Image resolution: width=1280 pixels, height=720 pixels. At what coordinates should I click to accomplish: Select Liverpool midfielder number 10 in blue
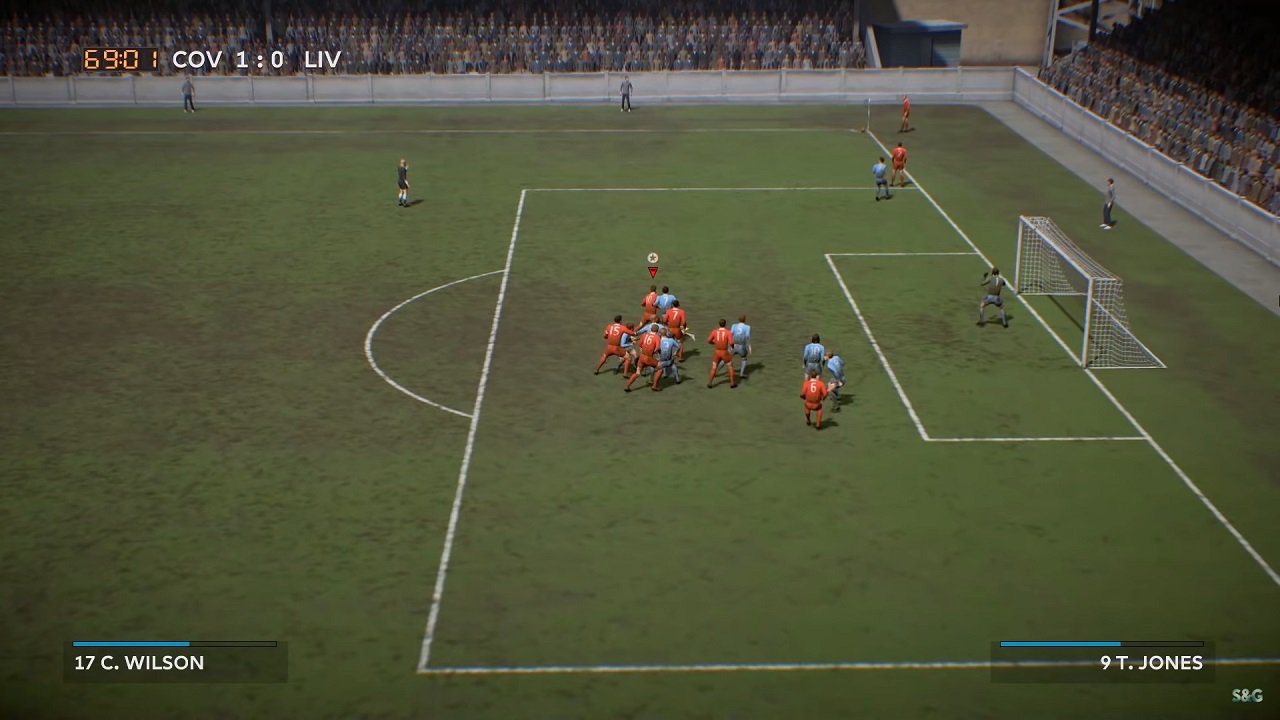pos(814,348)
